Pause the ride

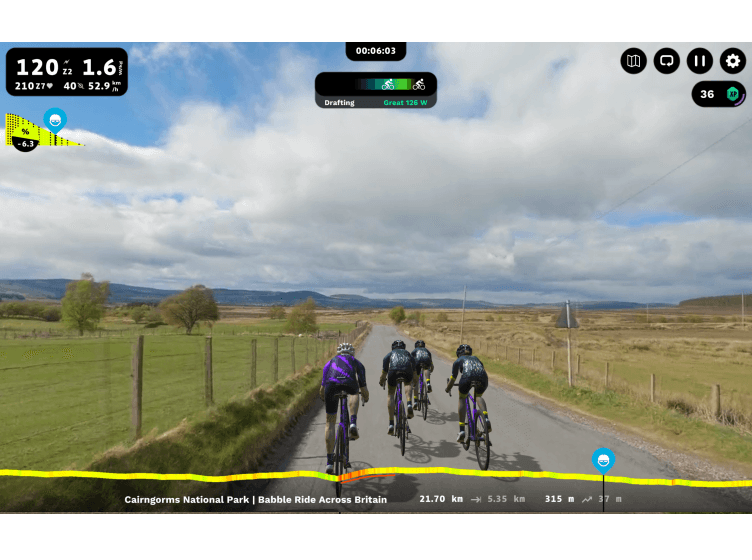700,61
